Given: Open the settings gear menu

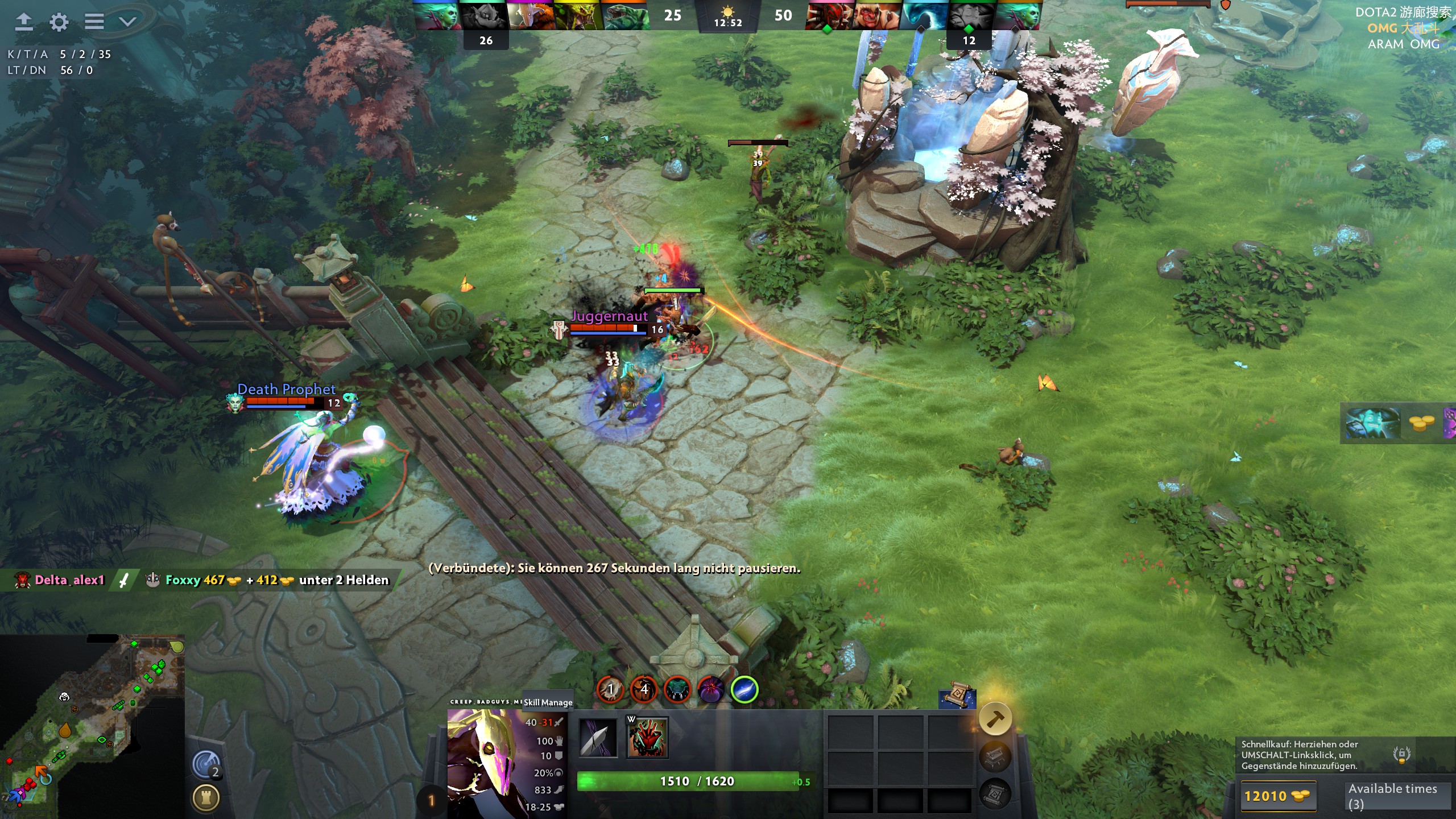Looking at the screenshot, I should pos(59,22).
